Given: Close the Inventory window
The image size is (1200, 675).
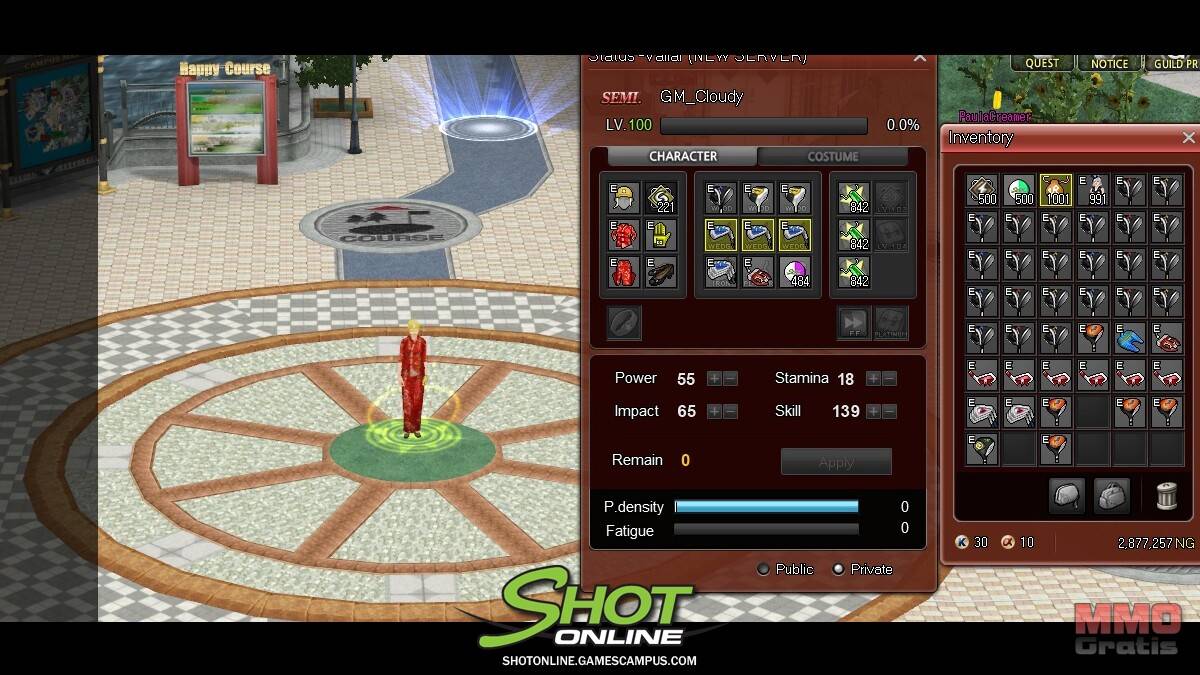Looking at the screenshot, I should (x=1188, y=138).
